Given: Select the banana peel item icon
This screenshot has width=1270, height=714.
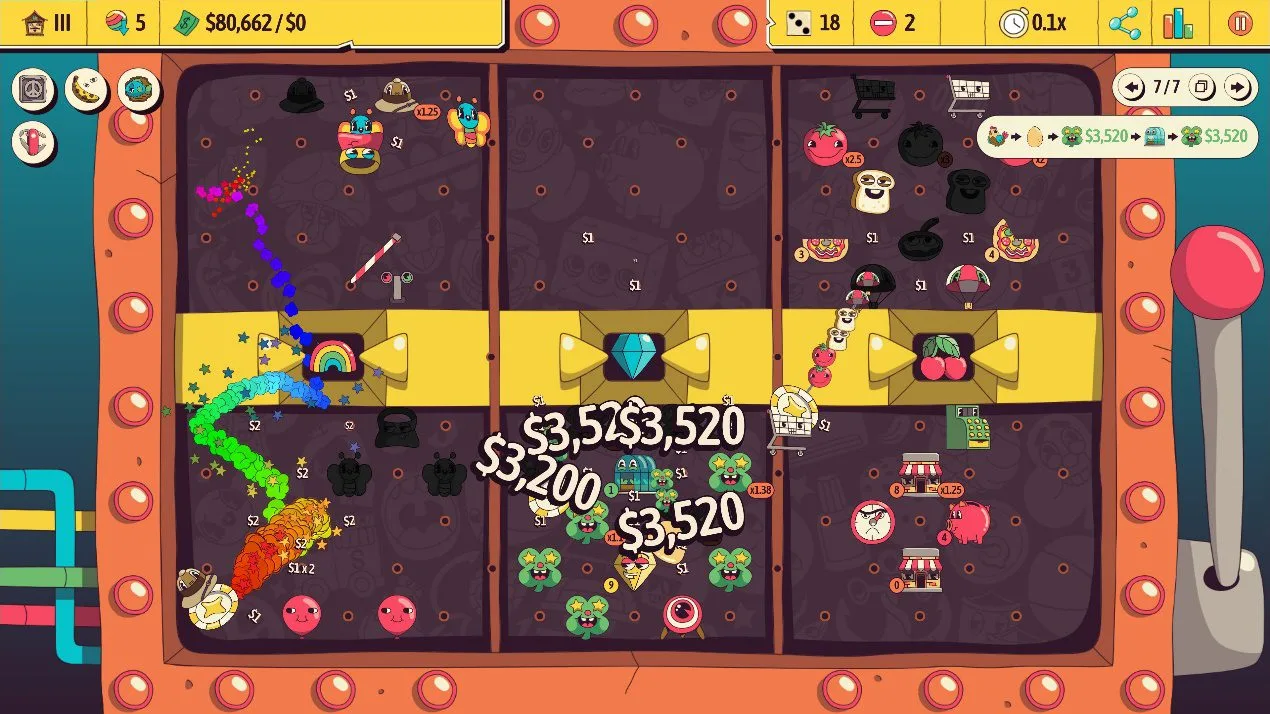Looking at the screenshot, I should 86,90.
